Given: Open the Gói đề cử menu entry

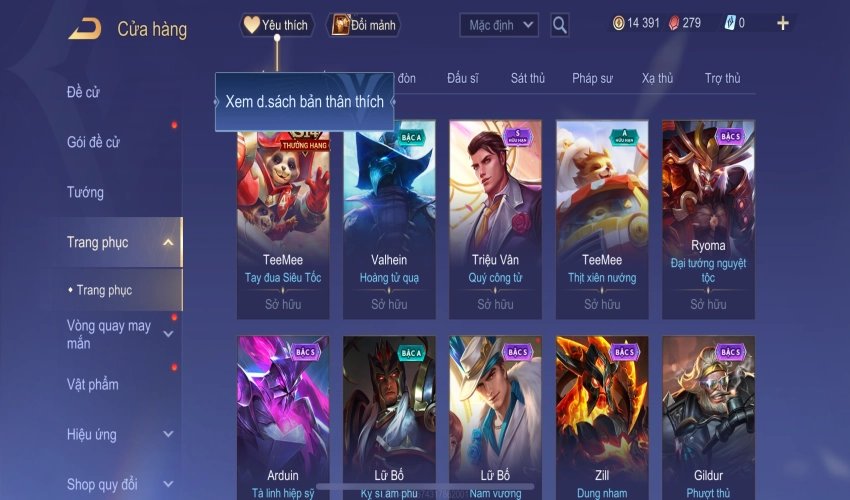Looking at the screenshot, I should click(x=94, y=142).
